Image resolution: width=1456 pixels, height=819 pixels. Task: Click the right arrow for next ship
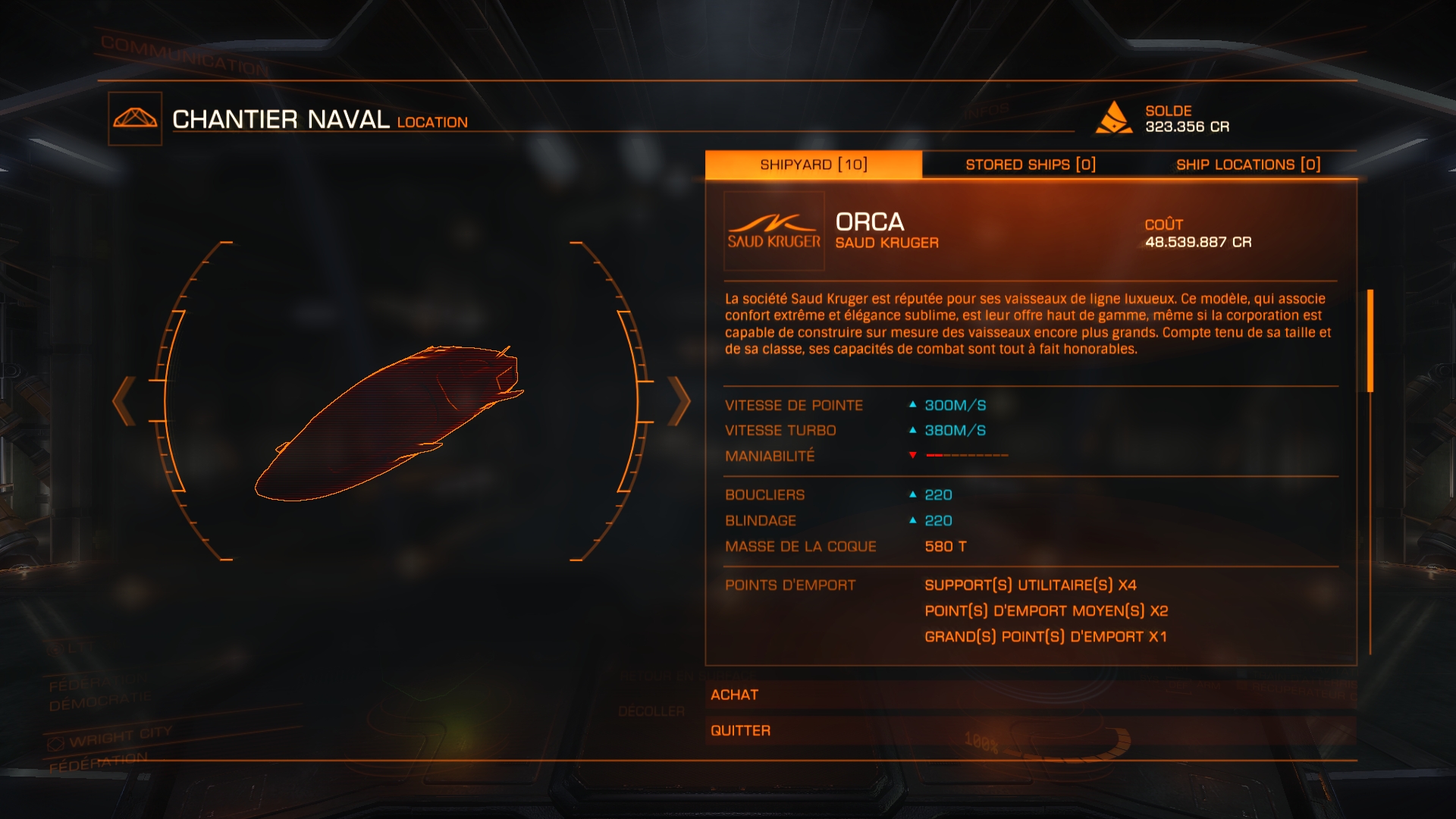click(x=679, y=400)
